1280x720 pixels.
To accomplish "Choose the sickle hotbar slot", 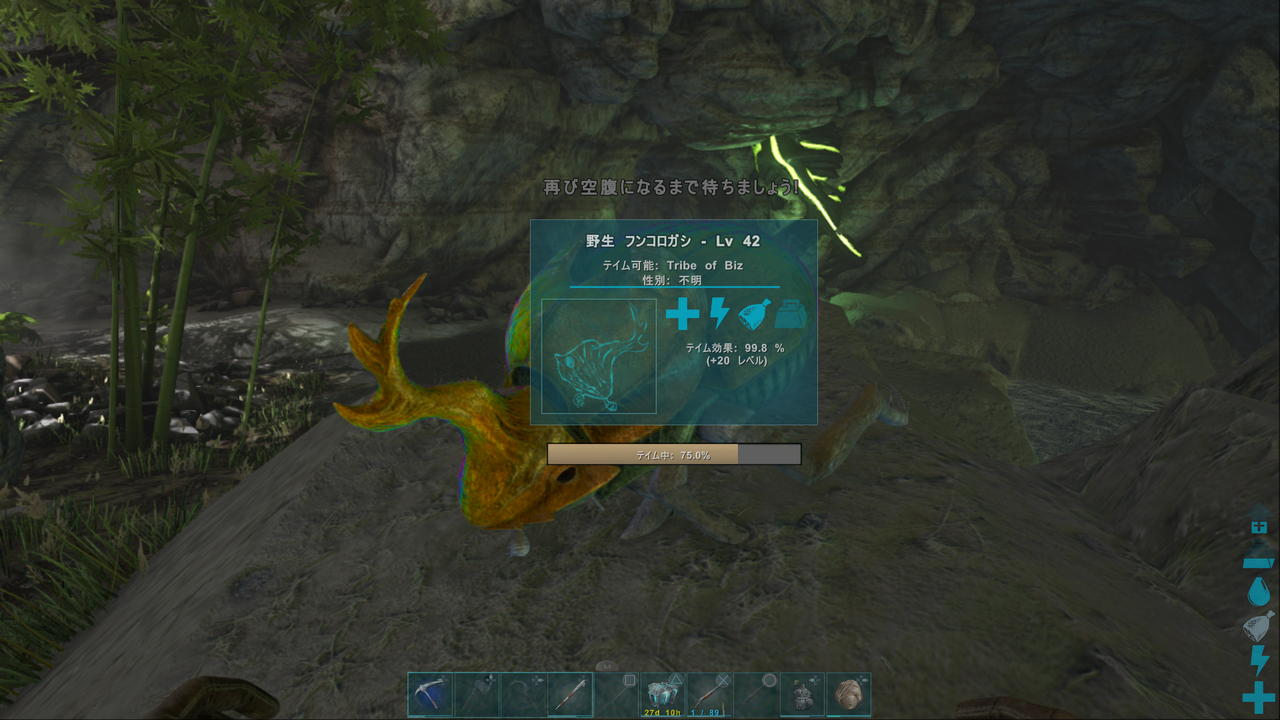I will tap(524, 694).
